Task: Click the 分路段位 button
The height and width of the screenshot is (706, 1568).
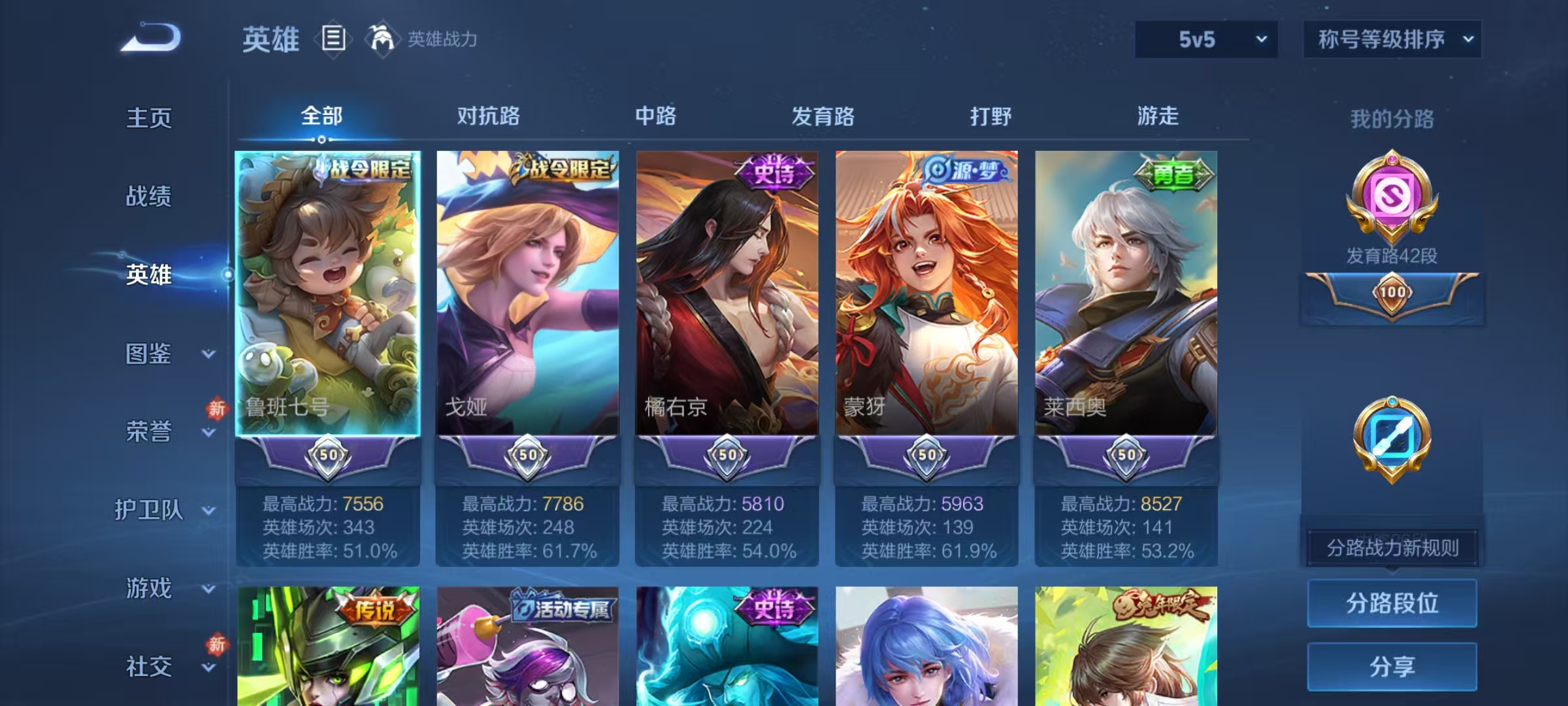Action: coord(1392,605)
